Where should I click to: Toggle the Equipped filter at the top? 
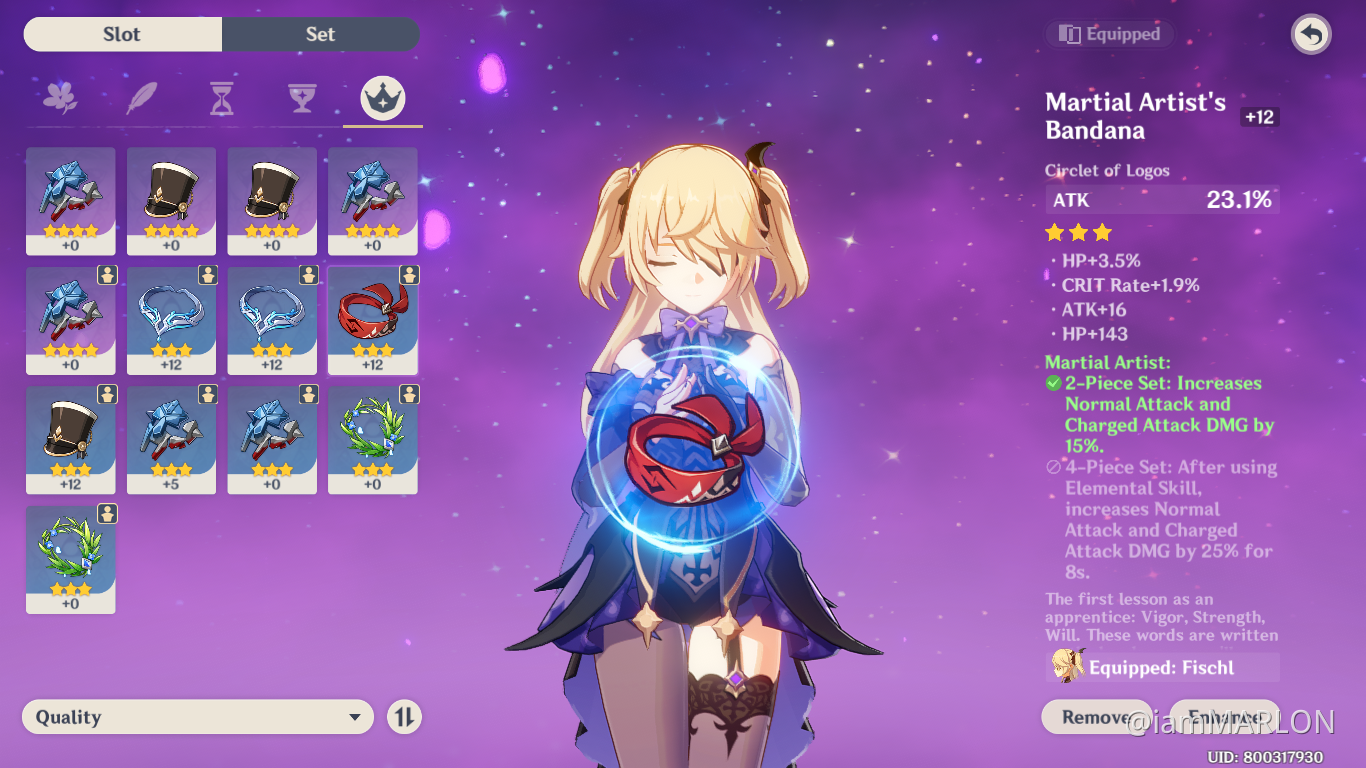(1109, 33)
